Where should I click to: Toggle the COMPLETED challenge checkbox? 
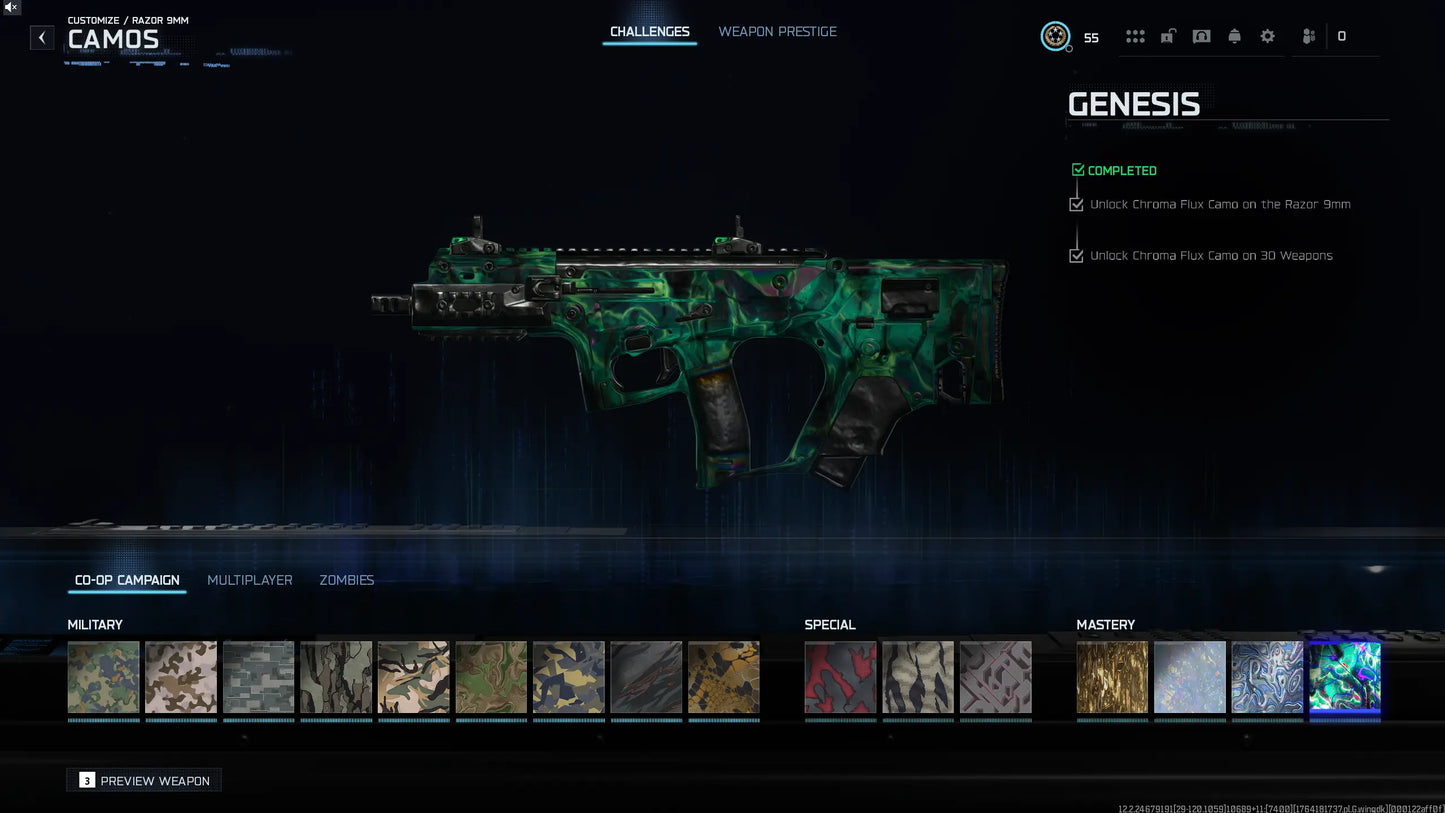click(x=1078, y=169)
